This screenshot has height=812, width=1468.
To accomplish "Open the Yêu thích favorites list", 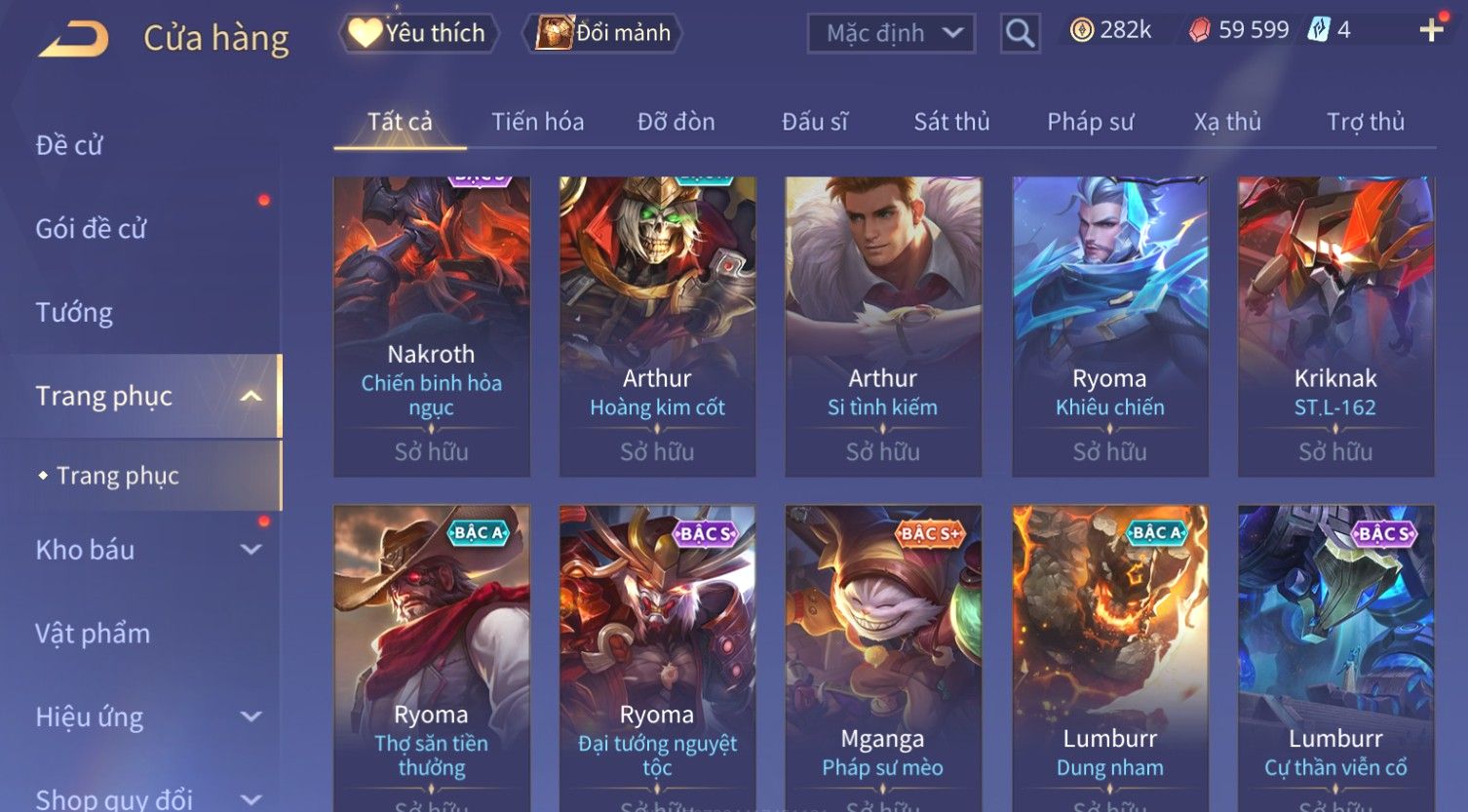I will tap(419, 33).
